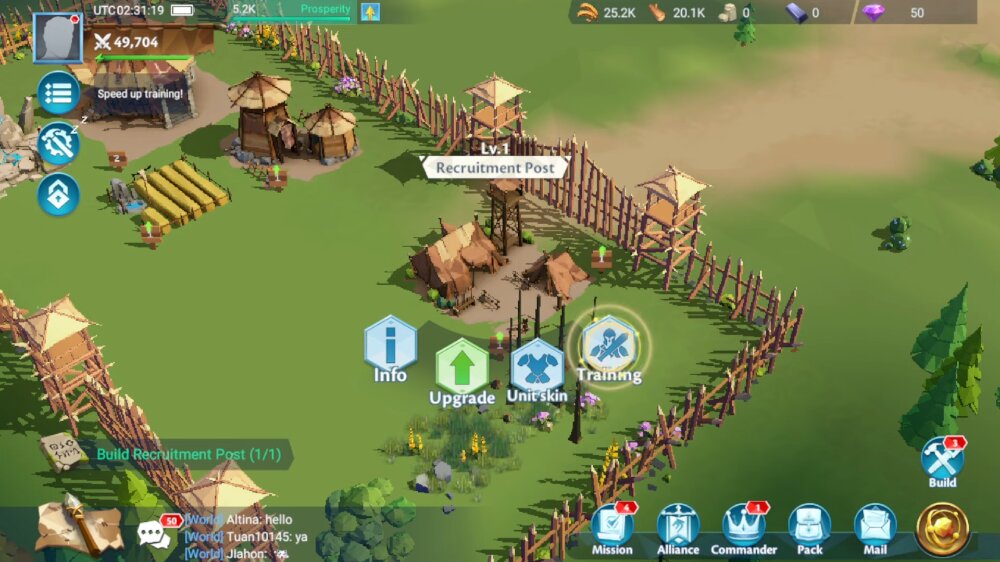1000x562 pixels.
Task: Click the golden round button in the corner
Action: (942, 528)
